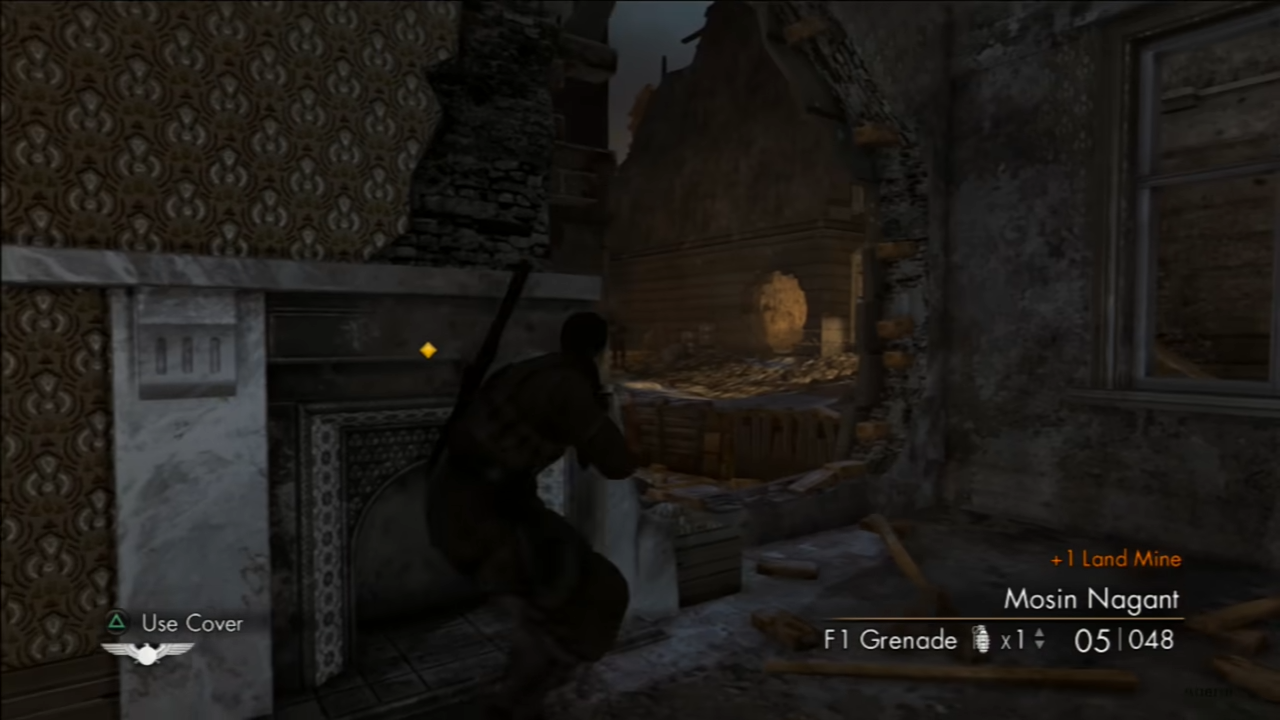The height and width of the screenshot is (720, 1280).
Task: Click the grenade icon next to F1 Grenade
Action: tap(980, 640)
